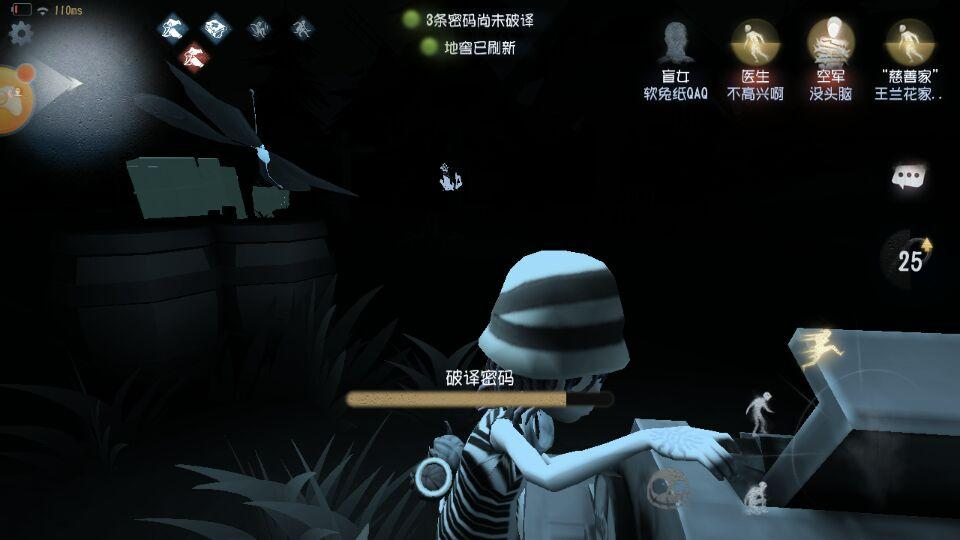The height and width of the screenshot is (540, 960).
Task: Select the 盲女 teammate portrait
Action: (x=676, y=45)
